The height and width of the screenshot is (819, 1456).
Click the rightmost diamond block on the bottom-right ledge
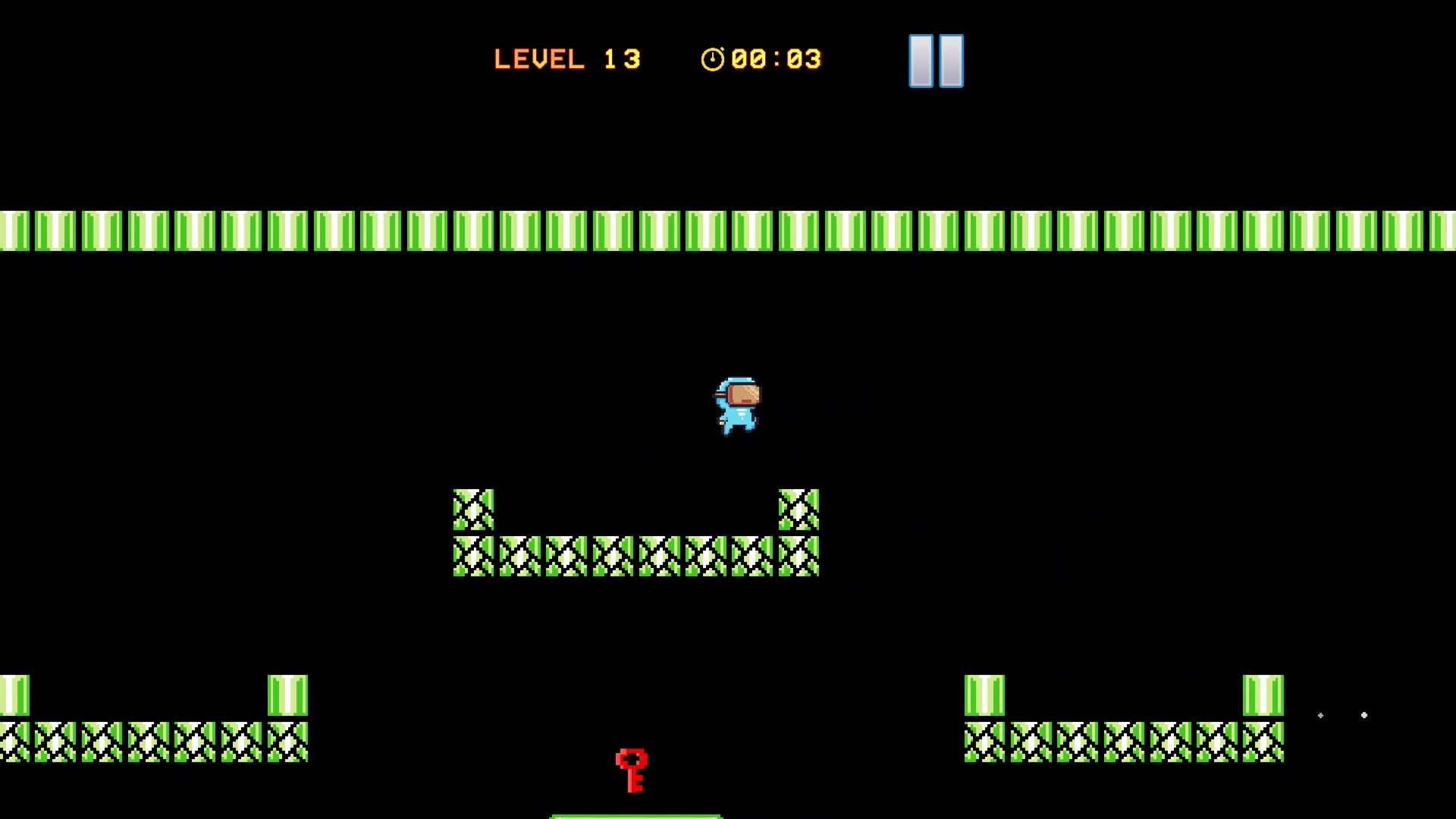click(1263, 739)
